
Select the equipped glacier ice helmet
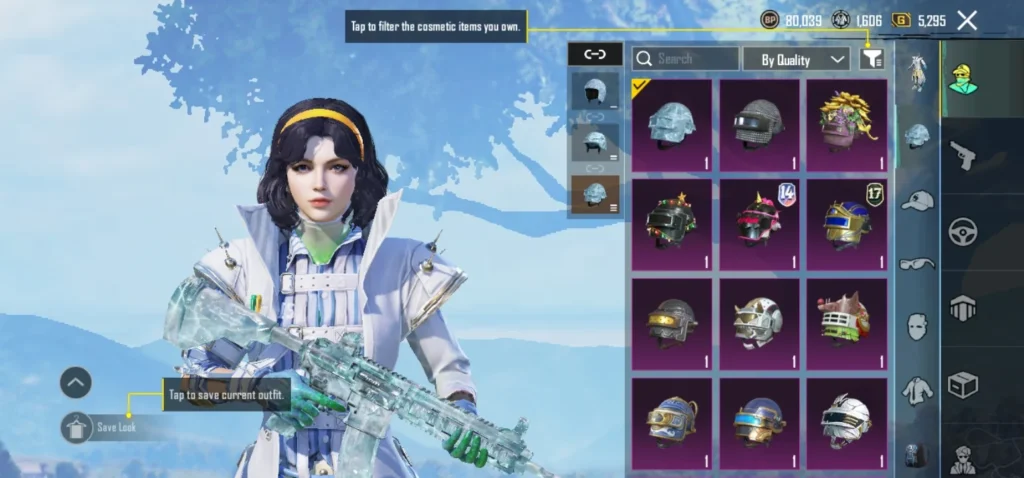672,126
